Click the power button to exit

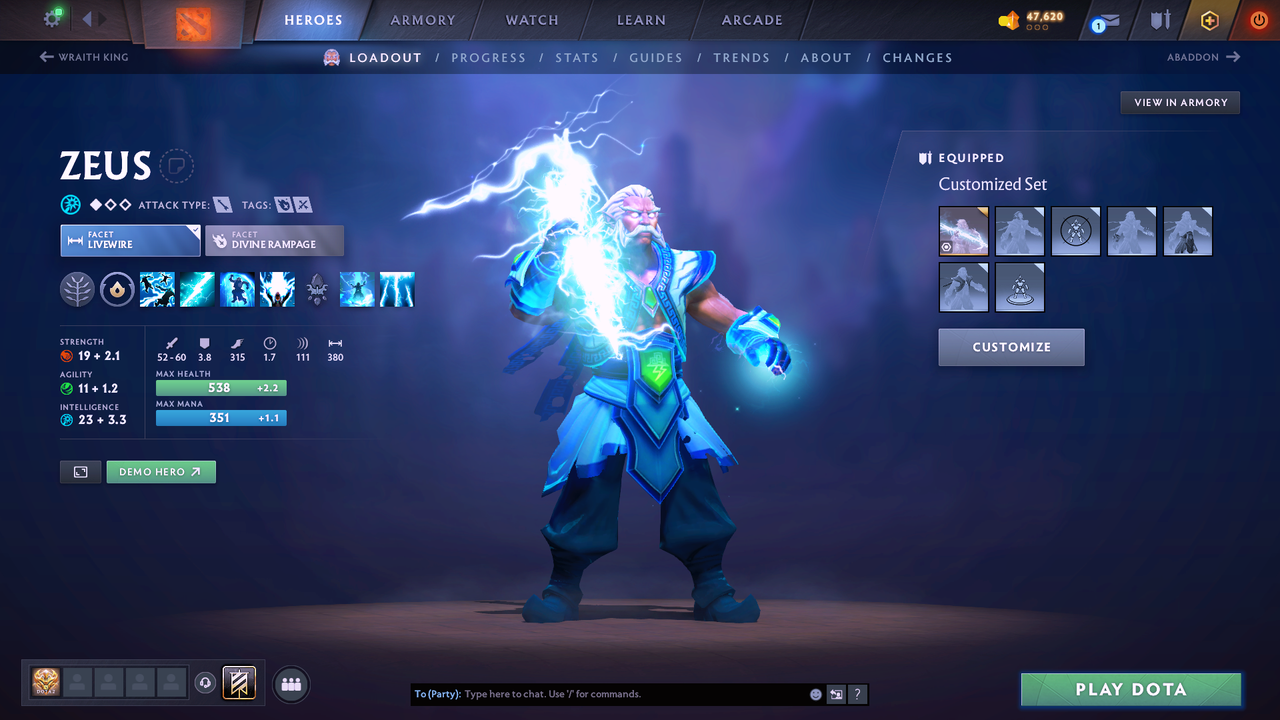click(1257, 19)
